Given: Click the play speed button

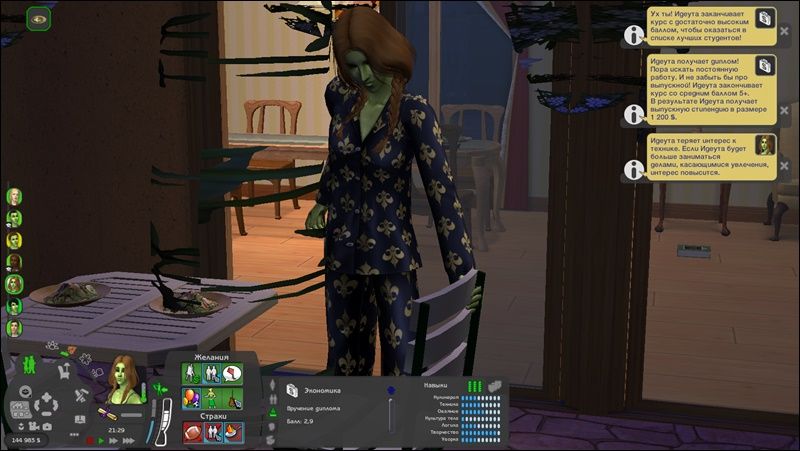Looking at the screenshot, I should tap(100, 440).
